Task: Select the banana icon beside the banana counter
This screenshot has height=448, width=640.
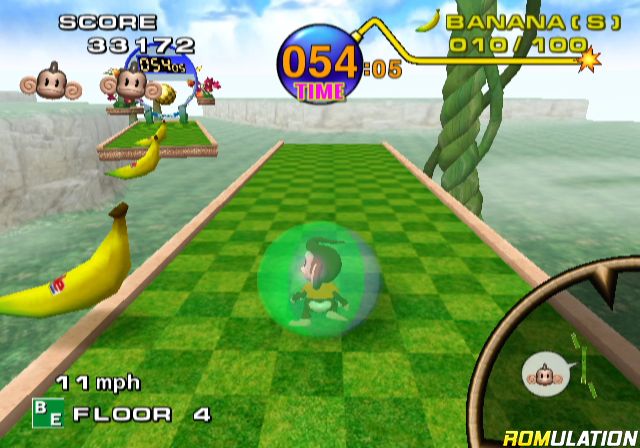Action: pyautogui.click(x=428, y=20)
